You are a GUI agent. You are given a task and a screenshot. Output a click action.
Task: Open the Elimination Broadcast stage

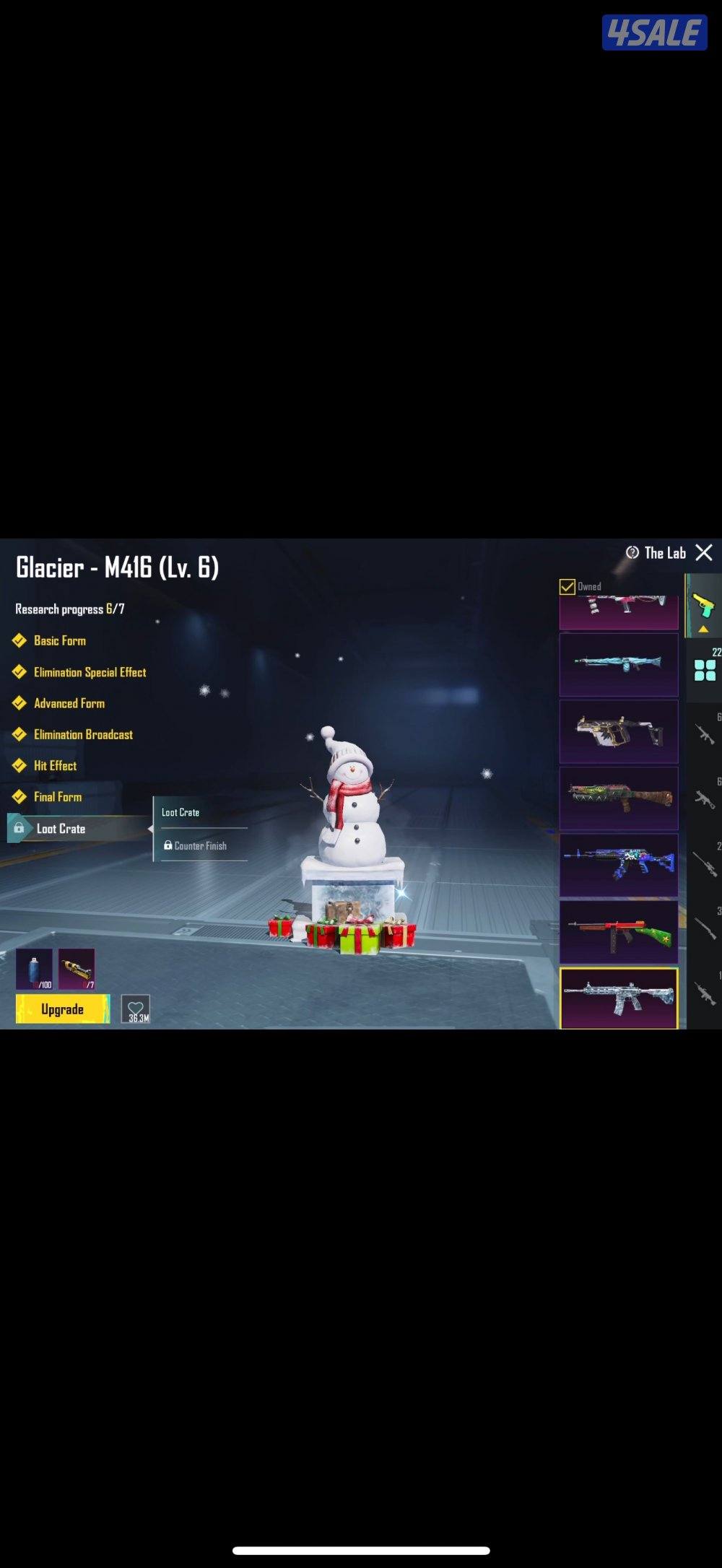[83, 735]
